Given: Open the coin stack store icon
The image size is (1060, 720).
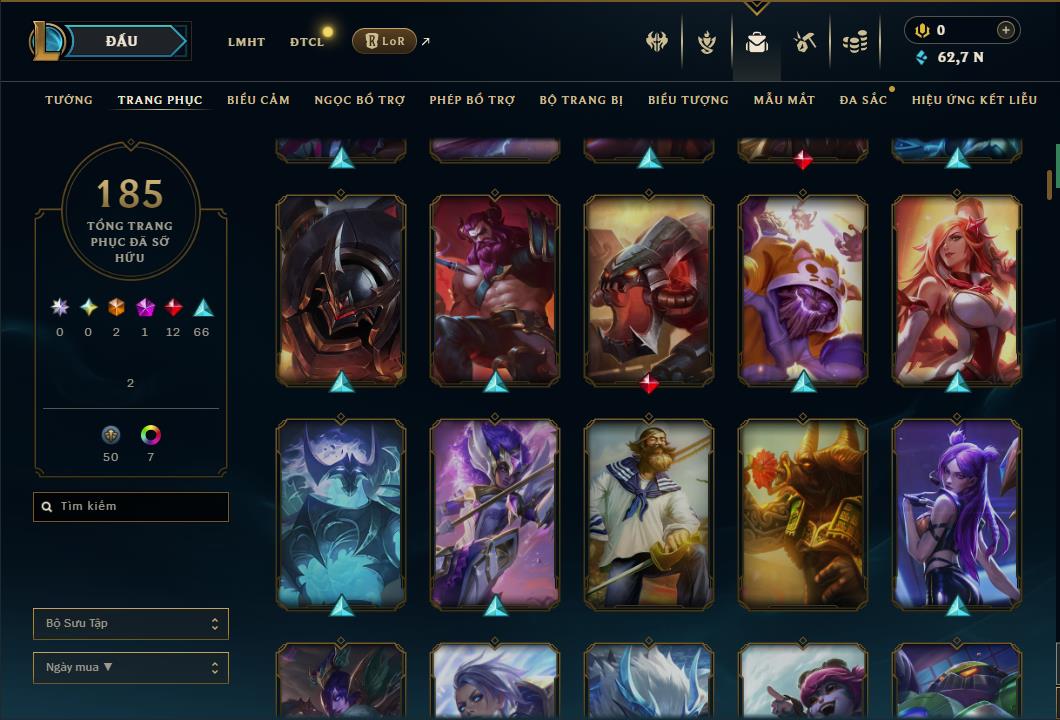Looking at the screenshot, I should click(854, 42).
